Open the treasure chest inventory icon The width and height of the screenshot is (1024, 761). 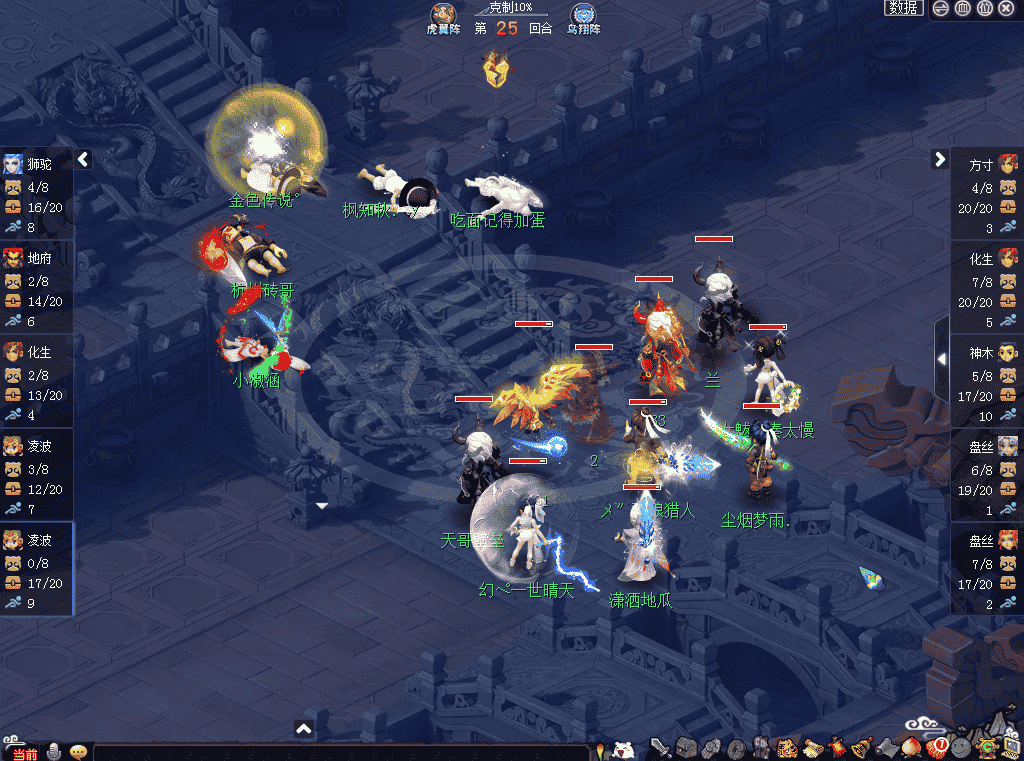(x=686, y=747)
